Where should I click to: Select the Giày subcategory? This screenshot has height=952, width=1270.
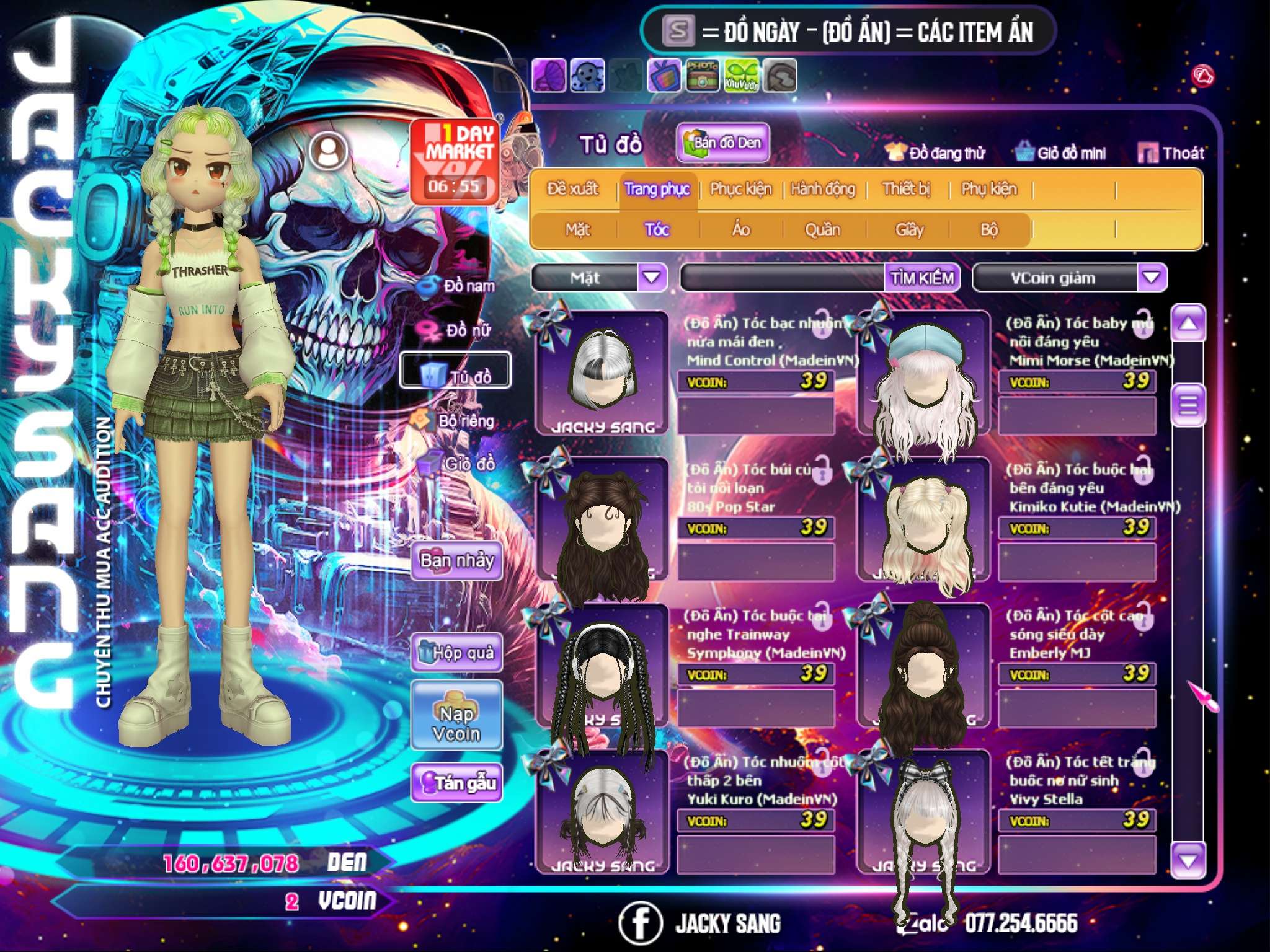coord(909,230)
